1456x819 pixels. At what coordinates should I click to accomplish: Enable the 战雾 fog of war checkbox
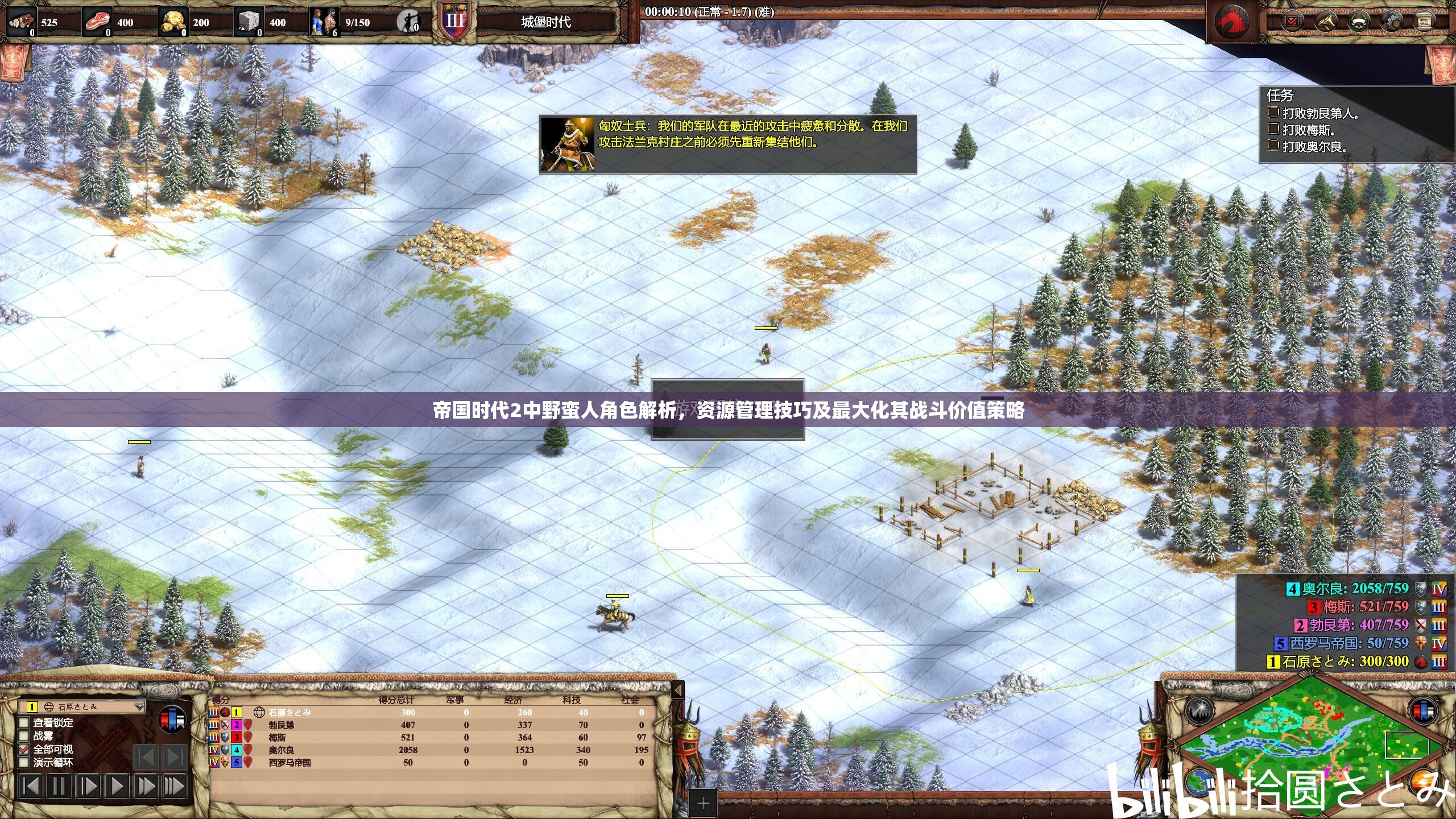tap(24, 736)
